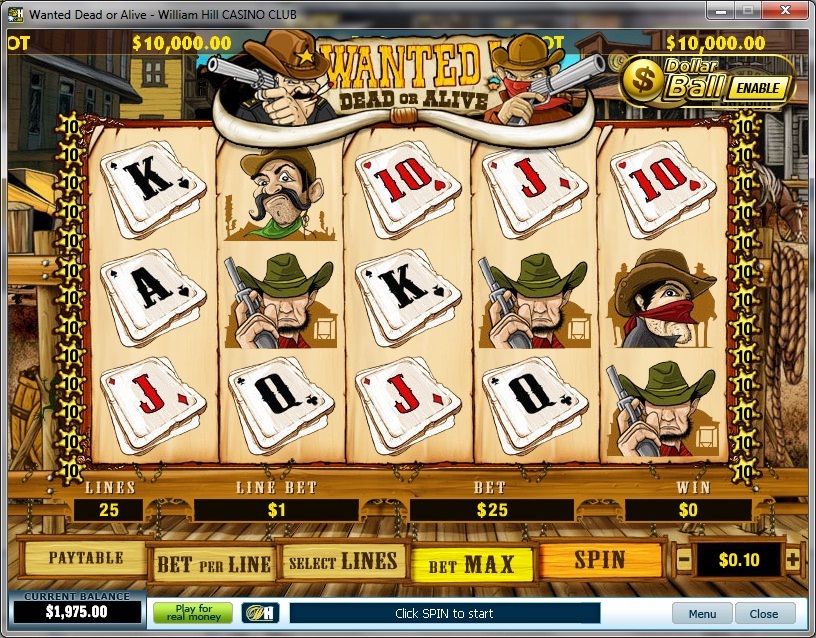Viewport: 816px width, 638px height.
Task: Spin the reels
Action: pos(600,560)
